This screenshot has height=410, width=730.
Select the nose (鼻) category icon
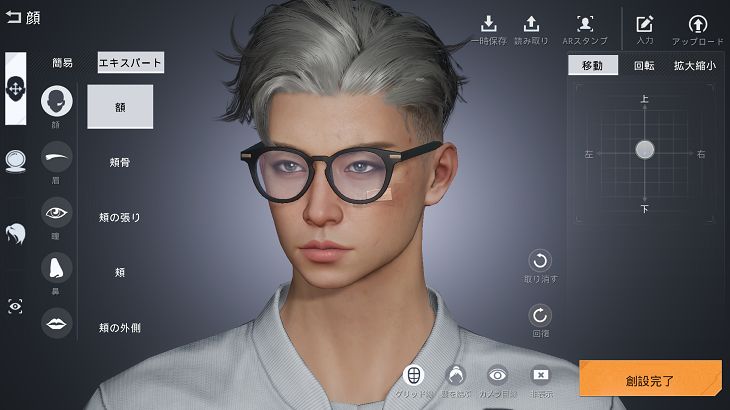coord(56,267)
